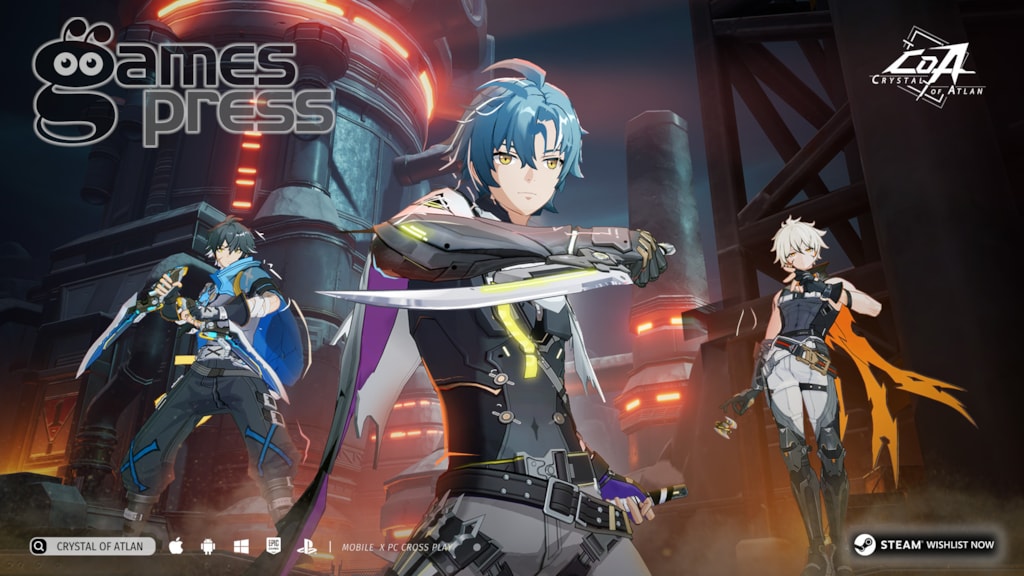Open the Epic Games store icon
The height and width of the screenshot is (576, 1024).
click(272, 546)
